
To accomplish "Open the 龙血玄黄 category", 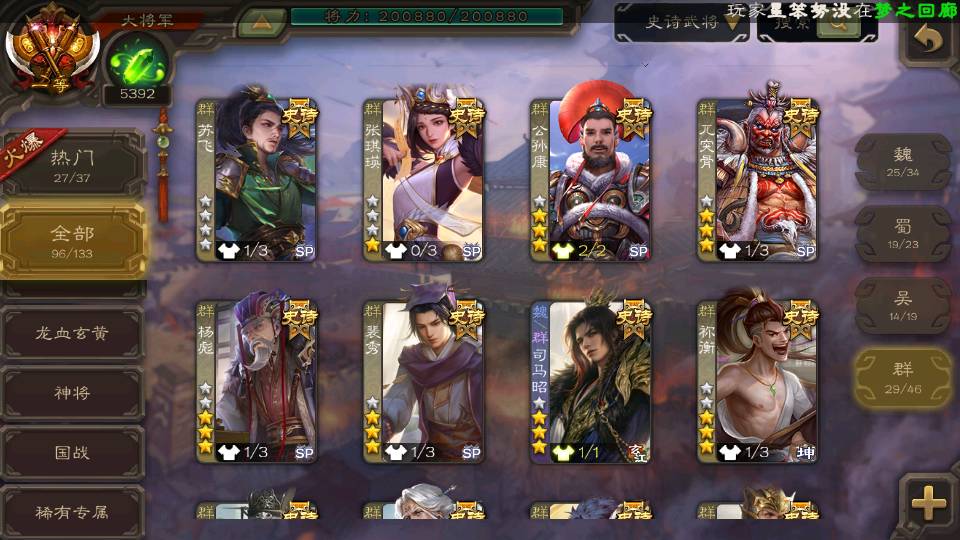I will point(72,333).
